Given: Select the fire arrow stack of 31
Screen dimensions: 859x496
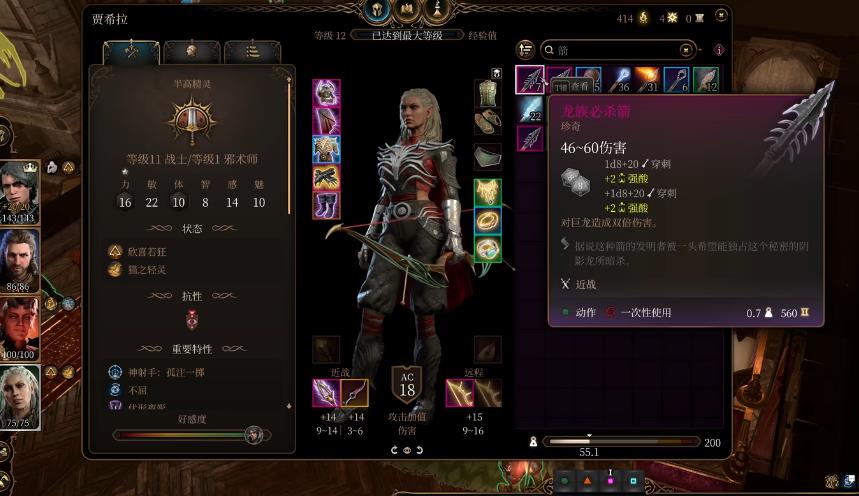Looking at the screenshot, I should (x=647, y=80).
